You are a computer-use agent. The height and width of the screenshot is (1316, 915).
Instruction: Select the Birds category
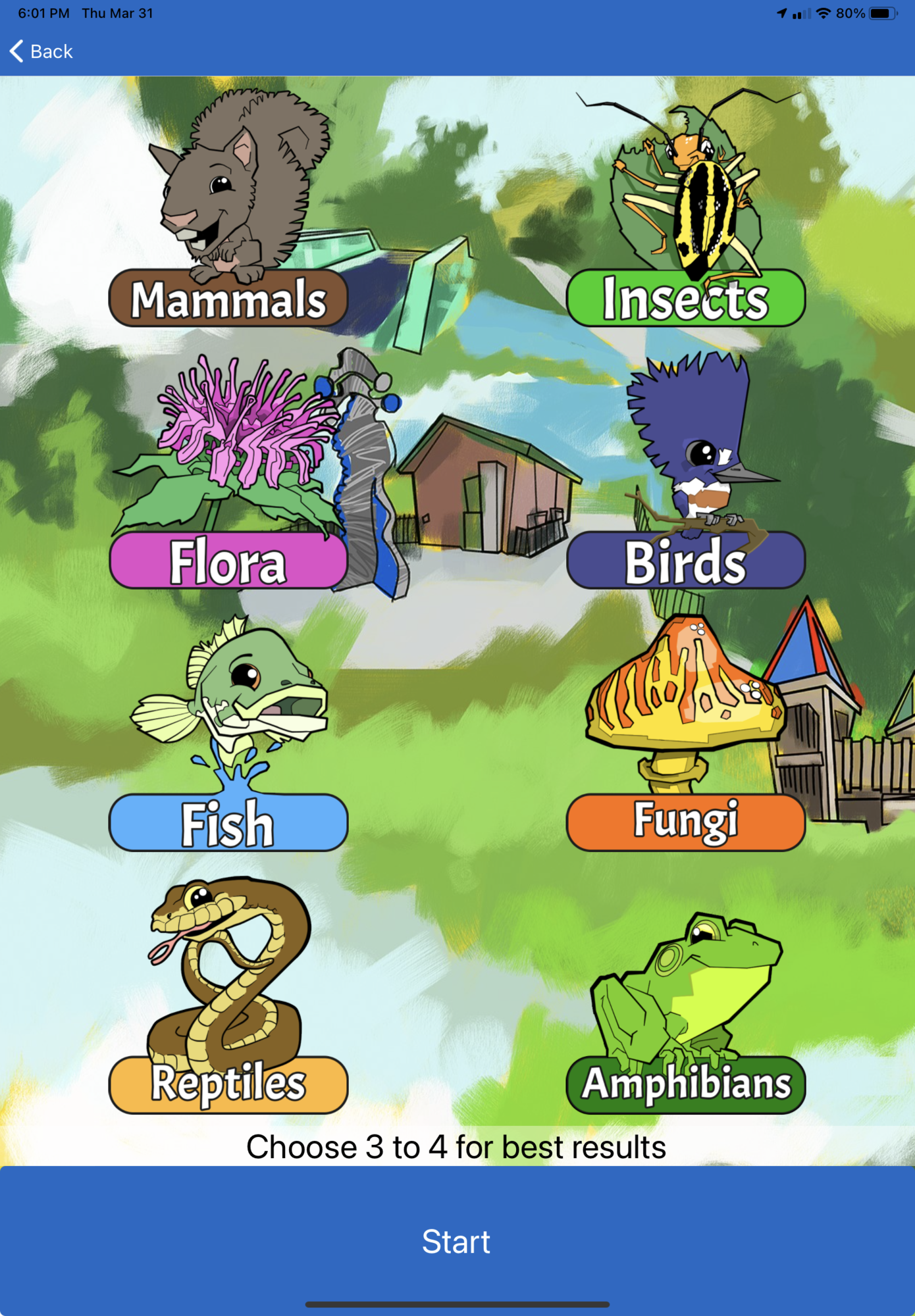coord(685,561)
